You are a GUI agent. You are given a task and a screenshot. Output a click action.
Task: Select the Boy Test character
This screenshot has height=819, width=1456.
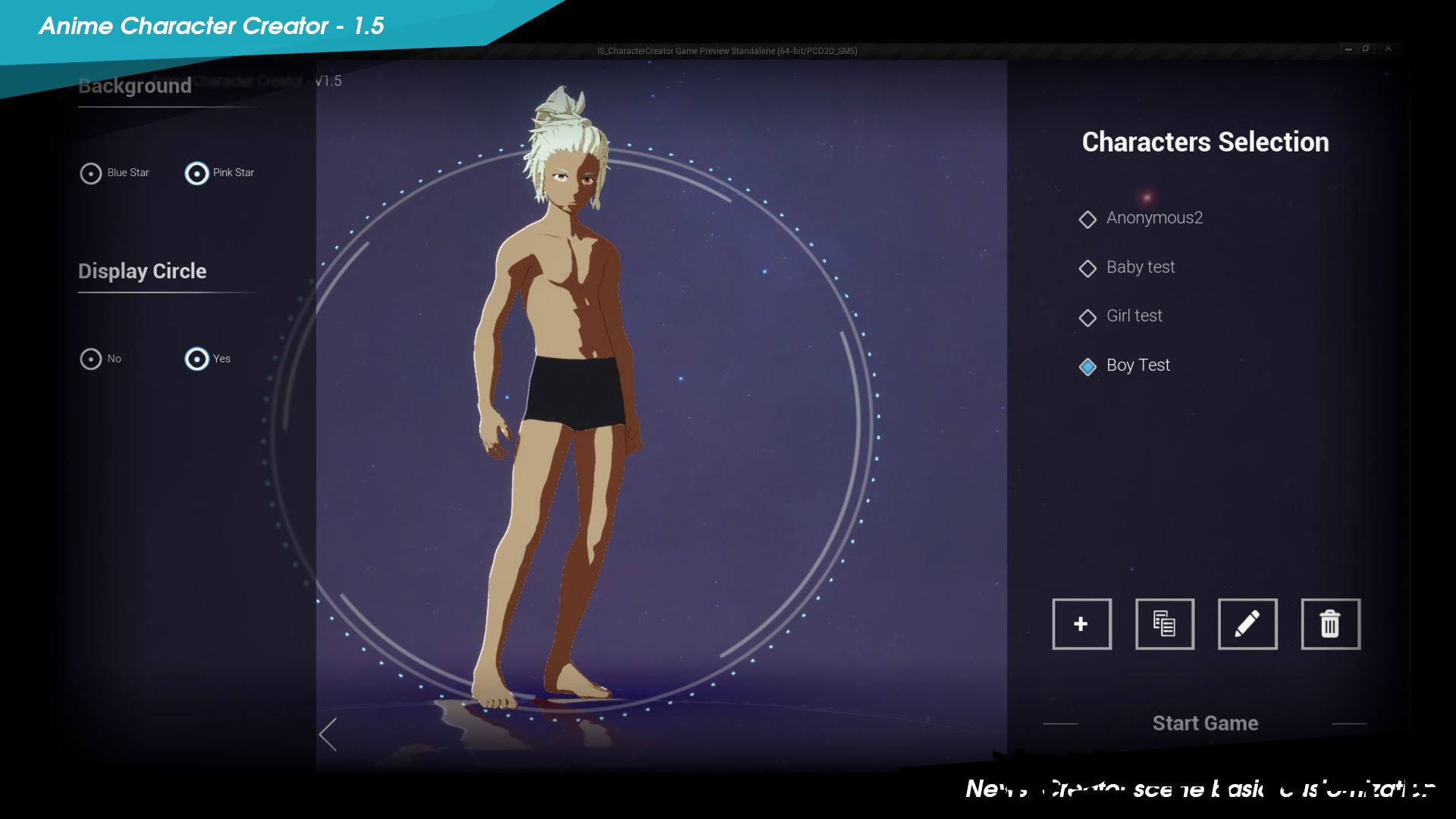click(x=1137, y=366)
